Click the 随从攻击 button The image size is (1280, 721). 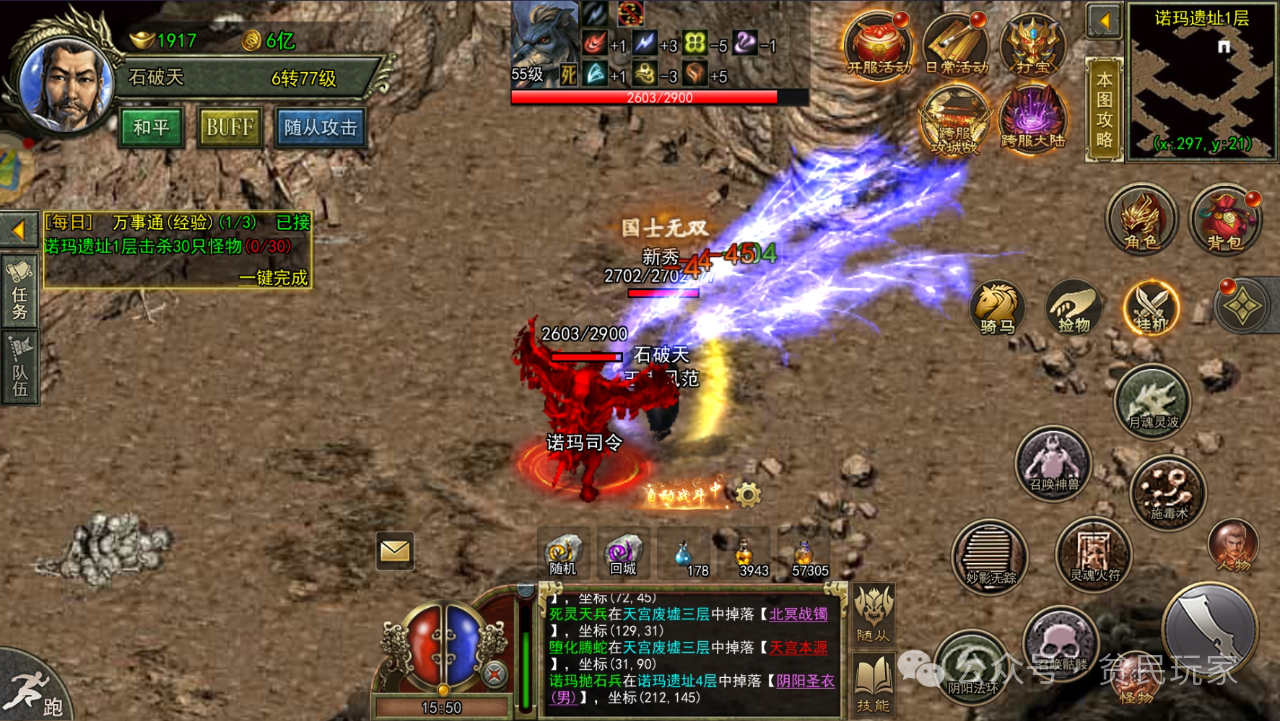(x=320, y=128)
